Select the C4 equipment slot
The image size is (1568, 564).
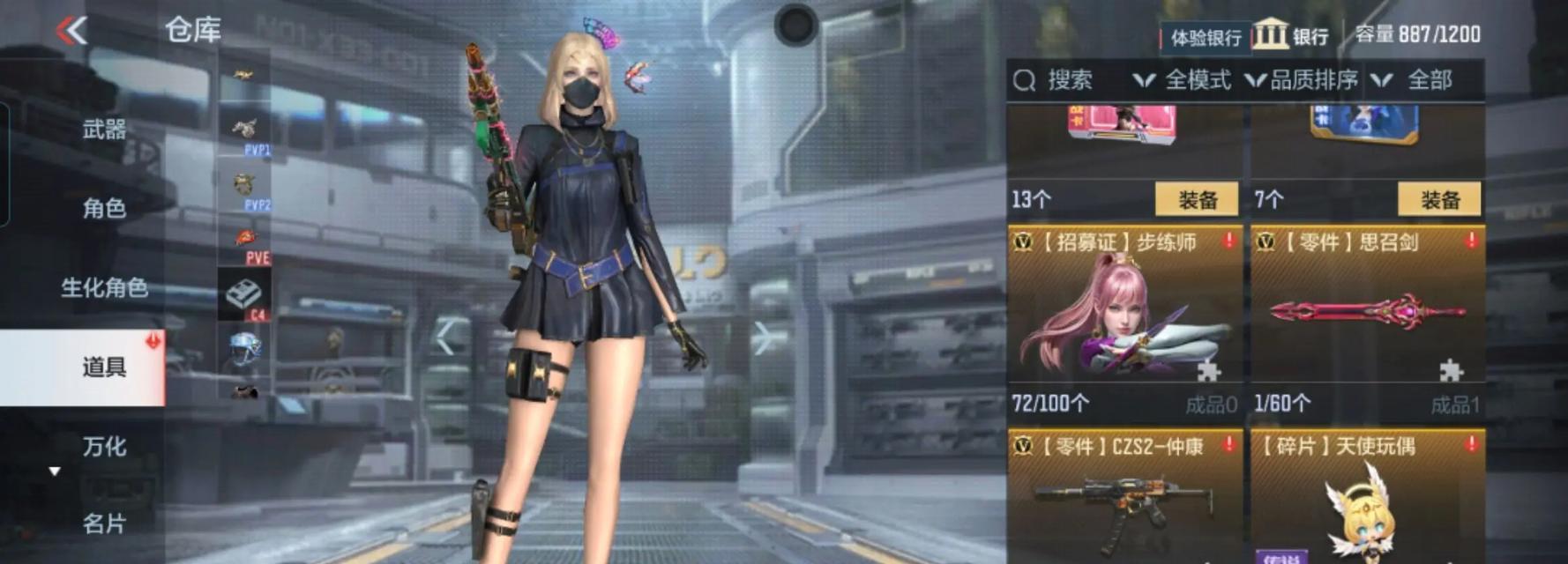(x=244, y=296)
